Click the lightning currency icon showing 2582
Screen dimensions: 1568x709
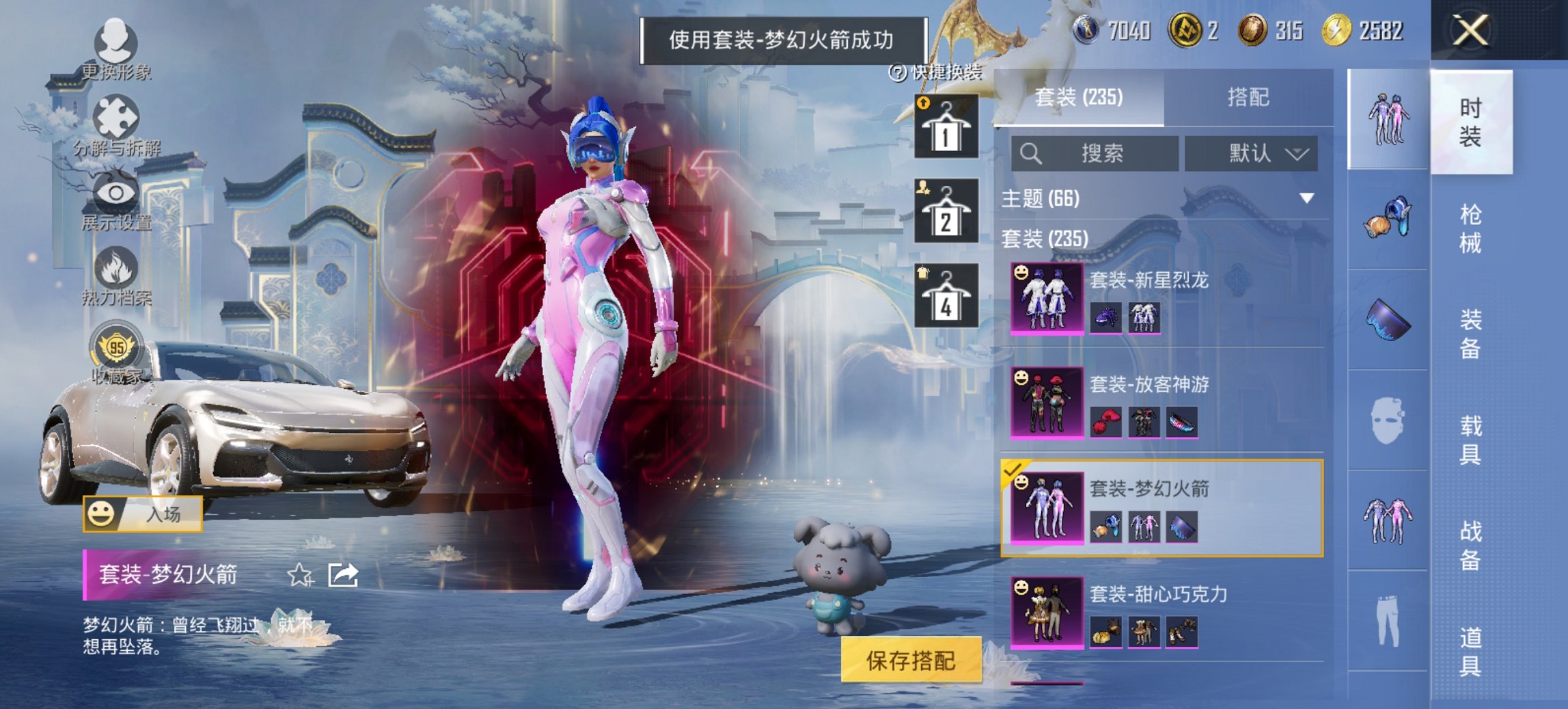(1338, 29)
